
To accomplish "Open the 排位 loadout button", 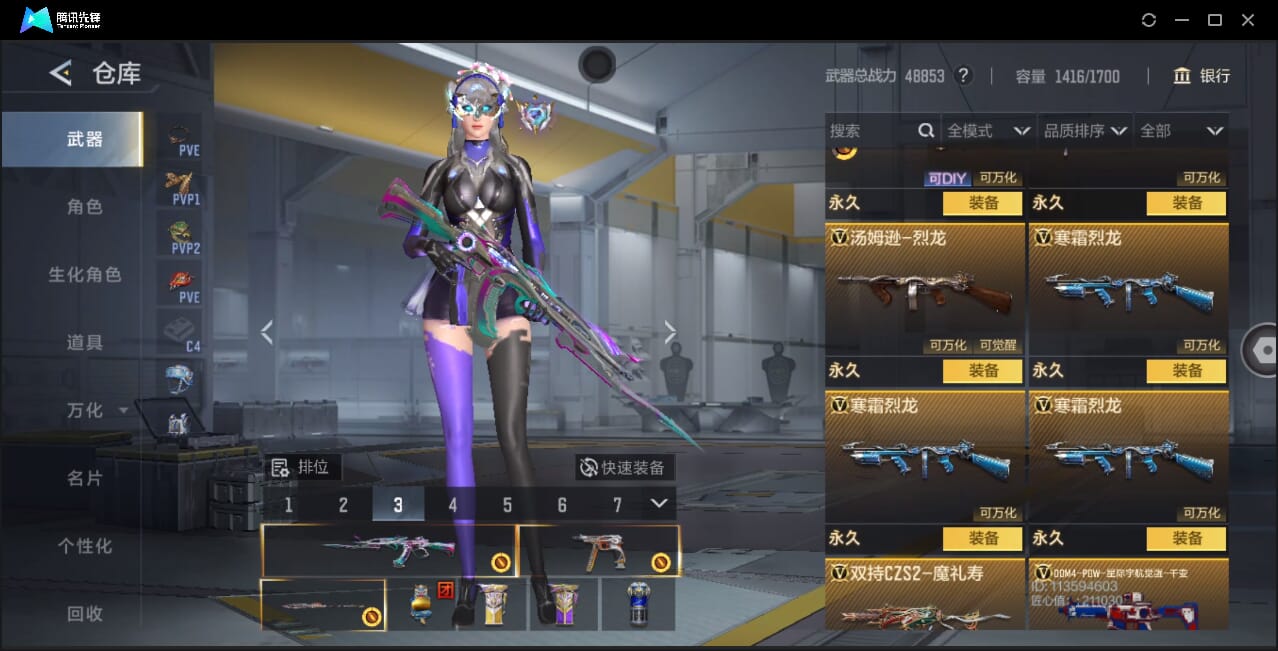I will point(305,467).
